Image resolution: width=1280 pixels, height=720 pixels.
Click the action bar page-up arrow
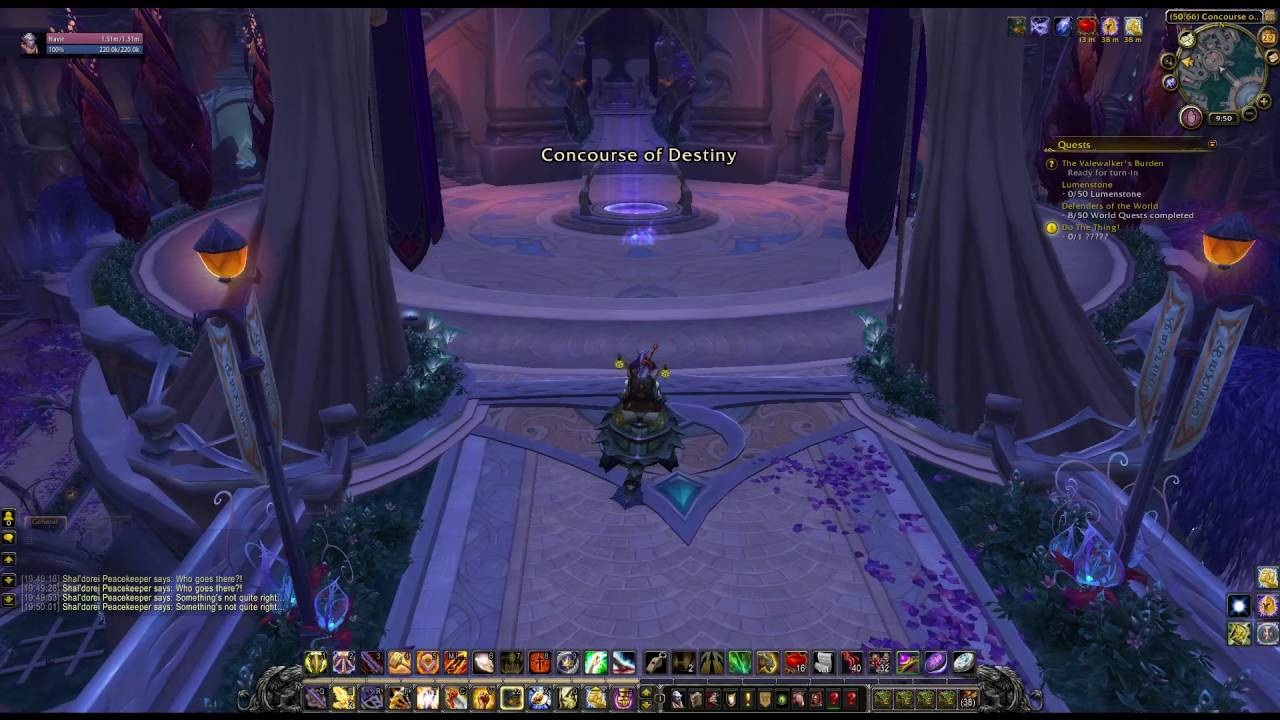(x=646, y=692)
